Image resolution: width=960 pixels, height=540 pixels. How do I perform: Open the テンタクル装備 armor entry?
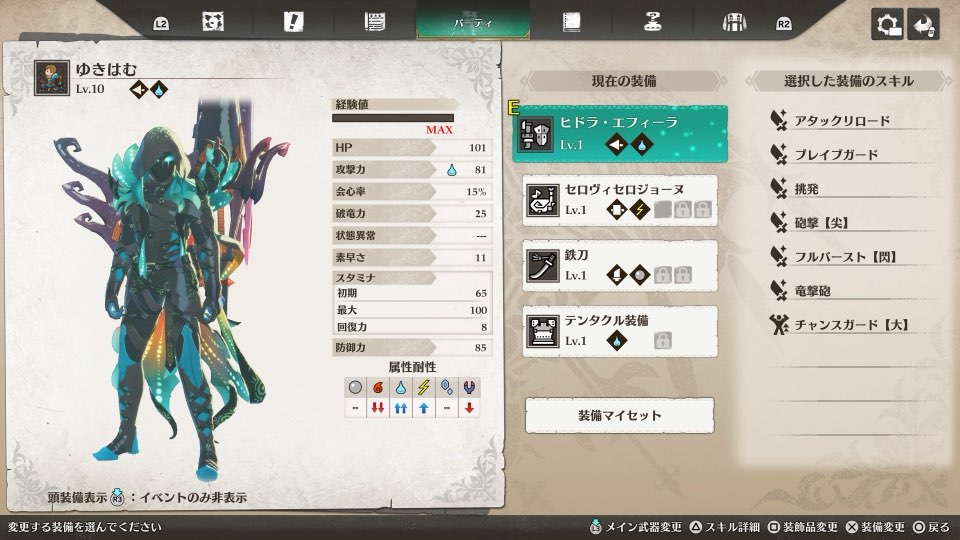(x=620, y=331)
